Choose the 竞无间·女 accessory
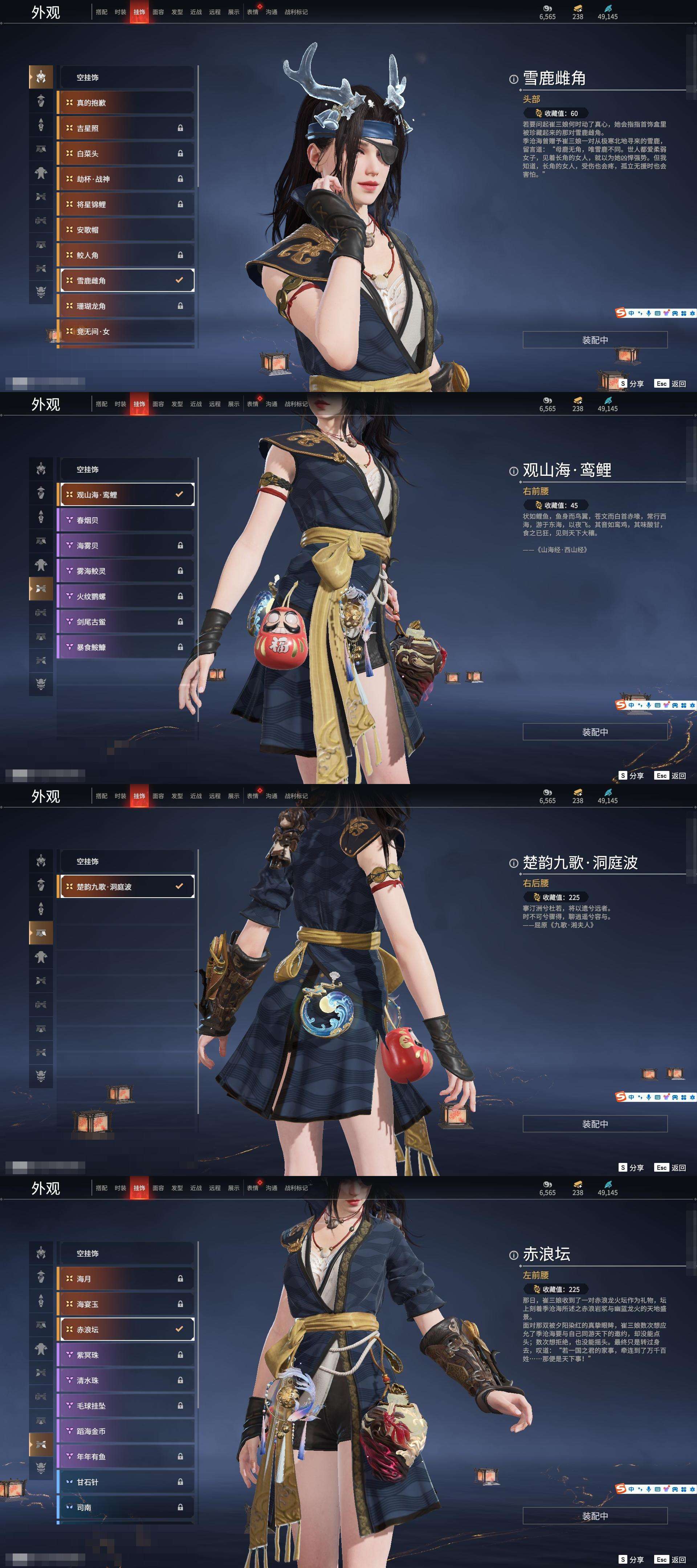The image size is (697, 1568). tap(125, 332)
